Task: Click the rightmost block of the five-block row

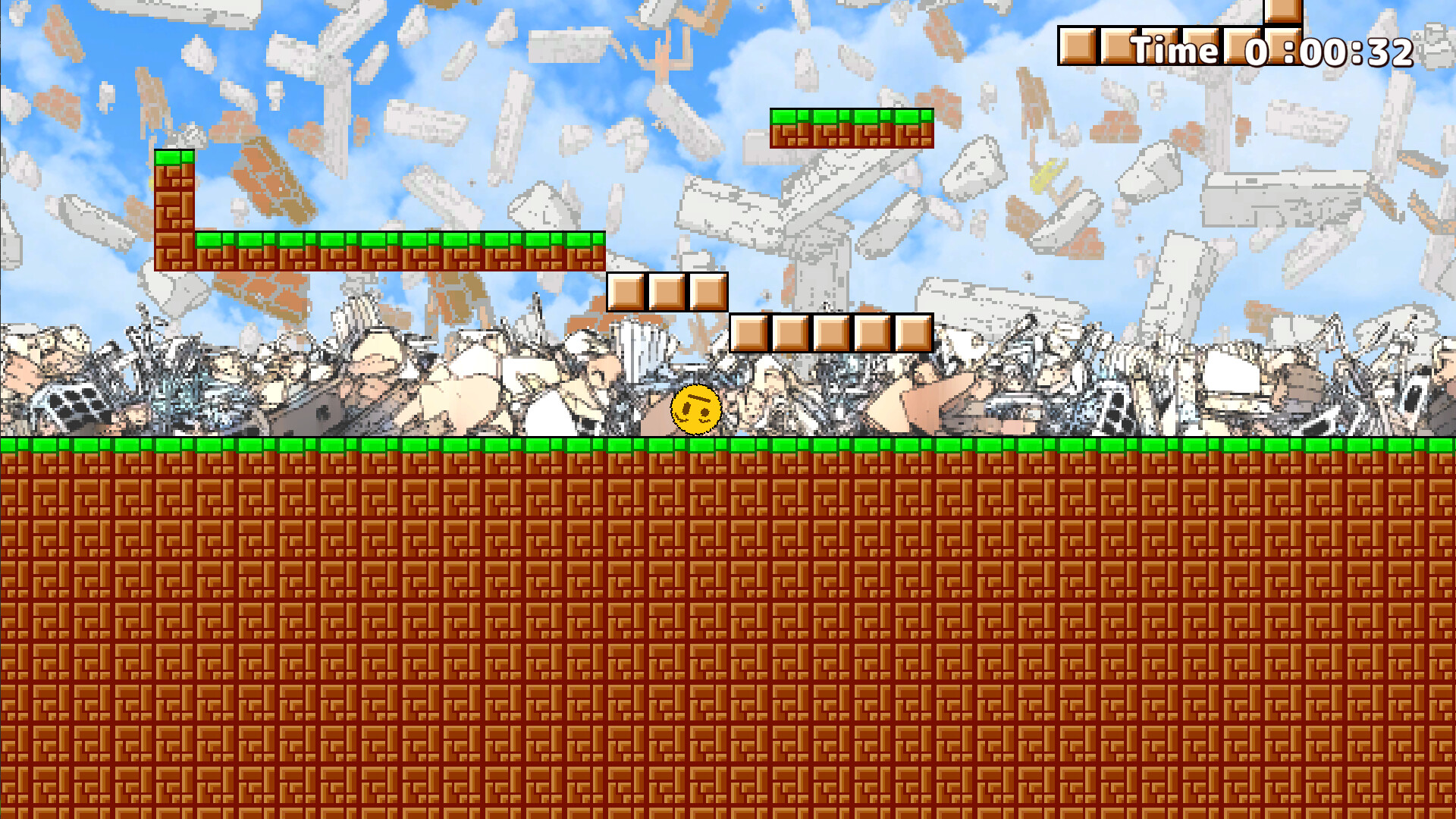Action: click(x=912, y=334)
